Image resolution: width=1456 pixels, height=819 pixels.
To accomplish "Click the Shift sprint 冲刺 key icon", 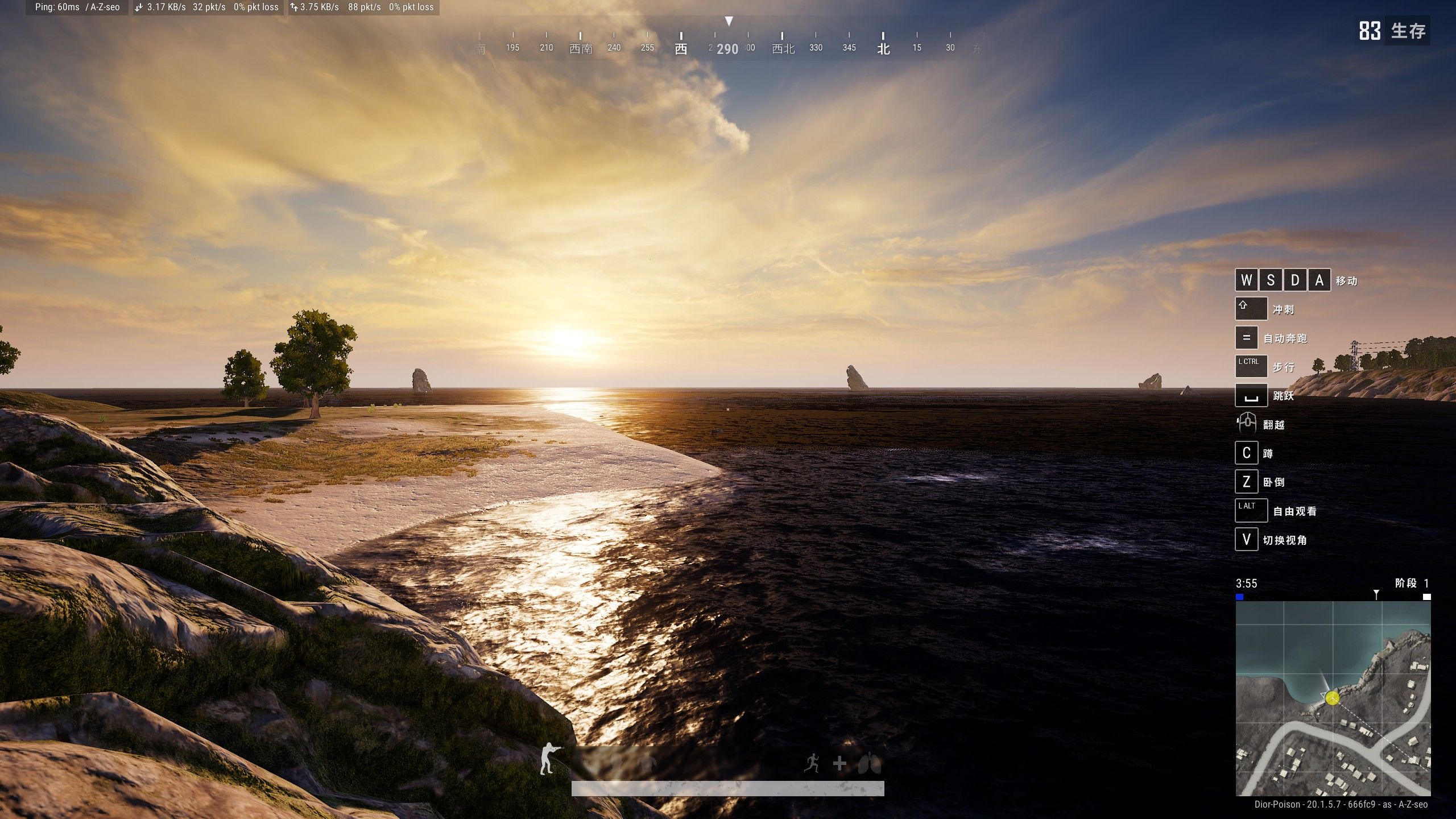I will 1252,308.
